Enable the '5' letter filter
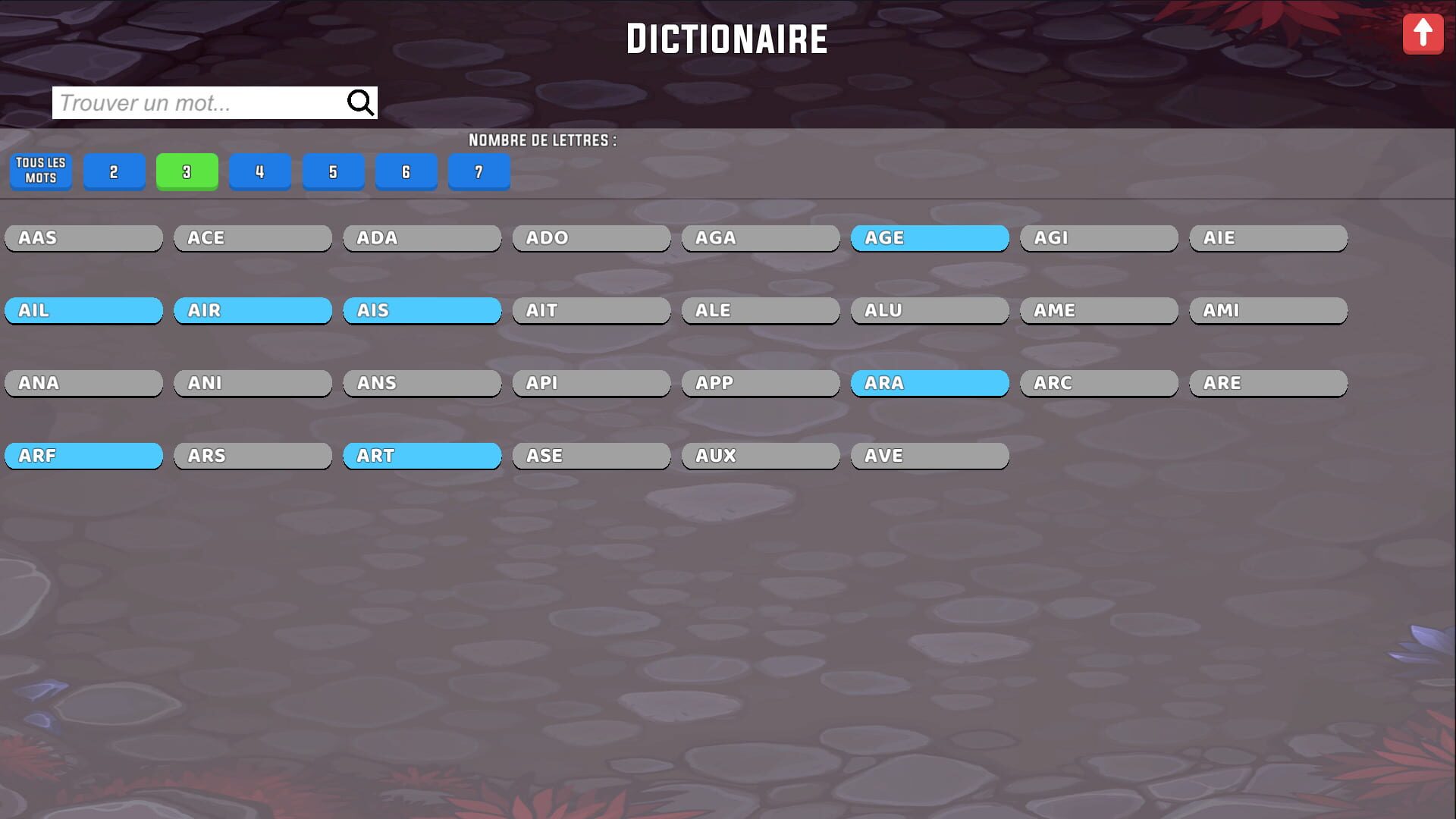1456x819 pixels. (333, 171)
